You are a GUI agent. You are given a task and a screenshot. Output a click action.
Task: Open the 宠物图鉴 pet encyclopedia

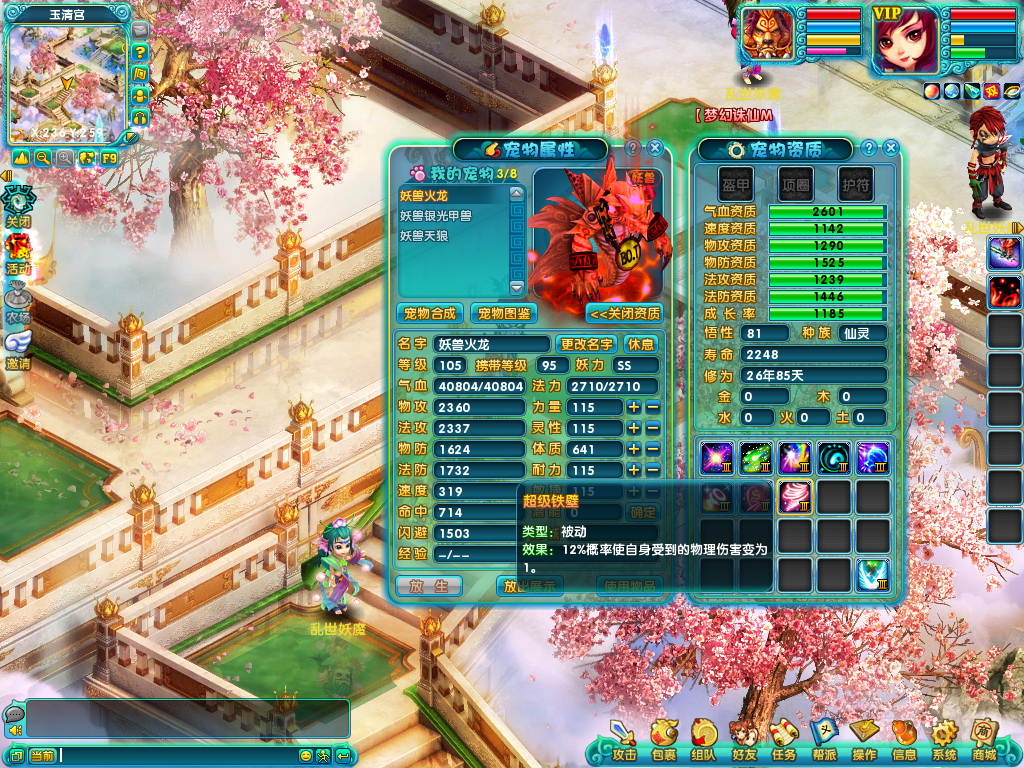[502, 313]
